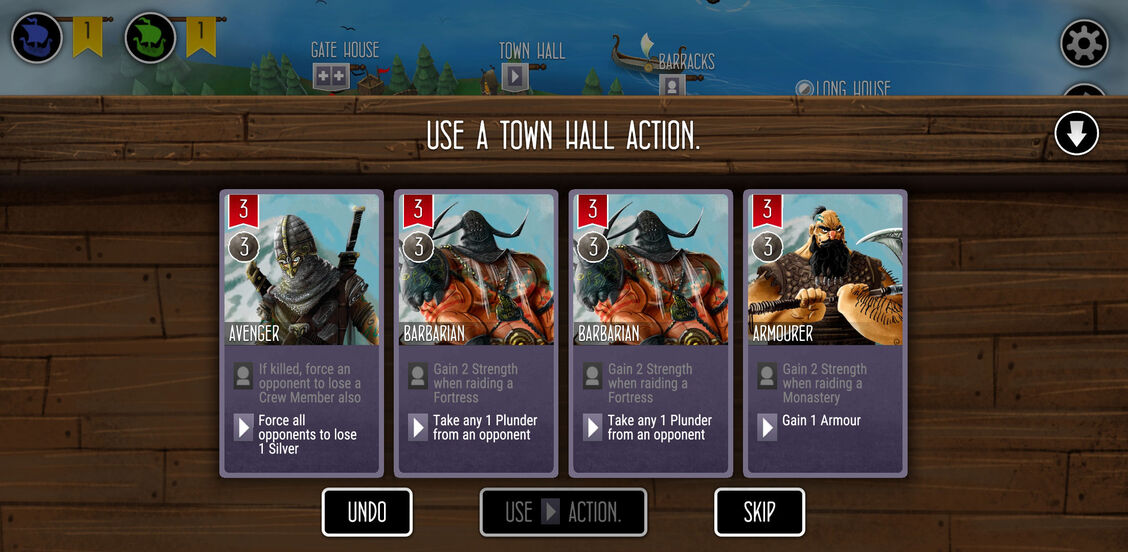Confirm with the Use Action button
Viewport: 1128px width, 552px height.
click(x=563, y=512)
